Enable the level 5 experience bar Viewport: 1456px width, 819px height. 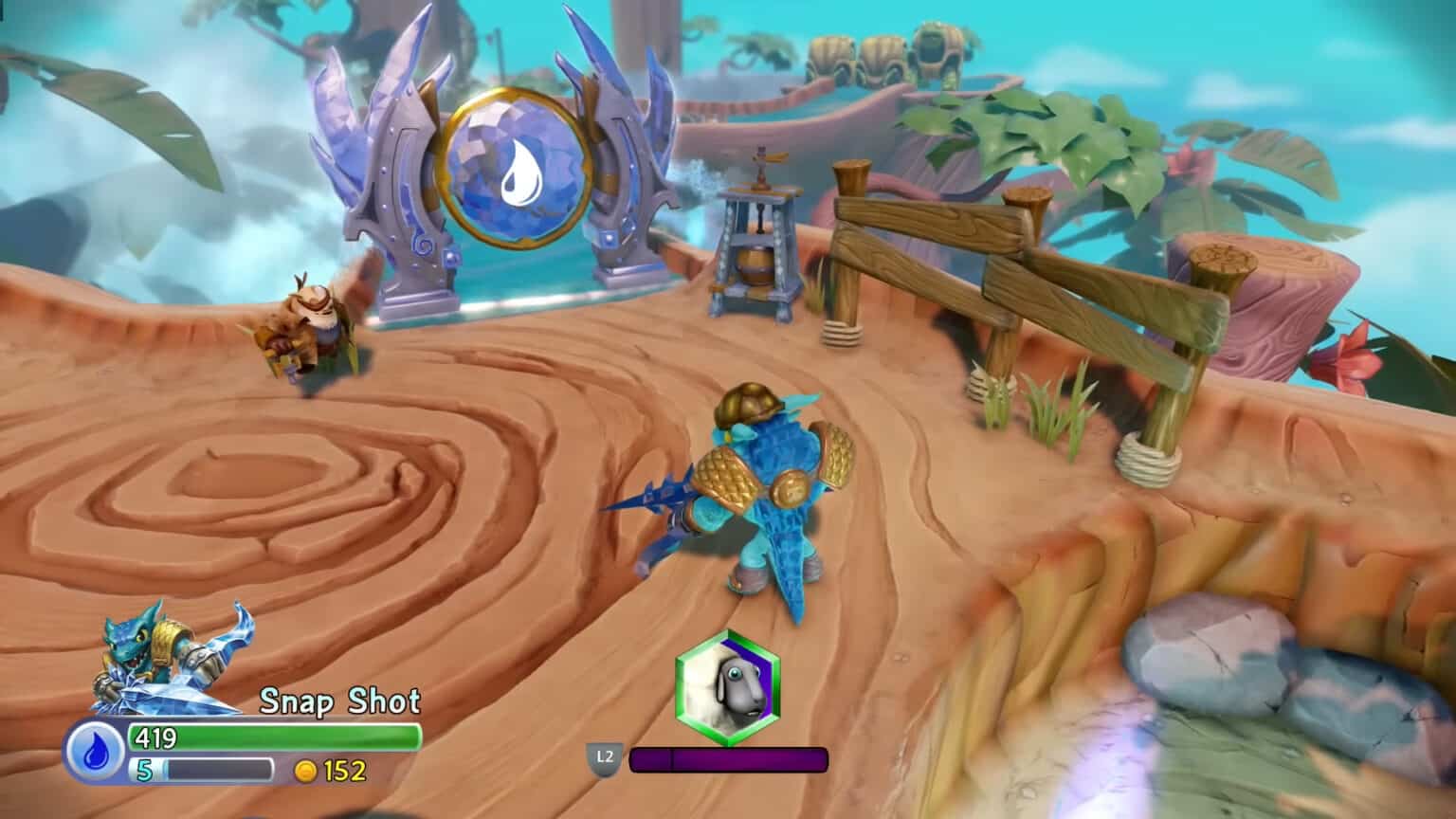218,770
